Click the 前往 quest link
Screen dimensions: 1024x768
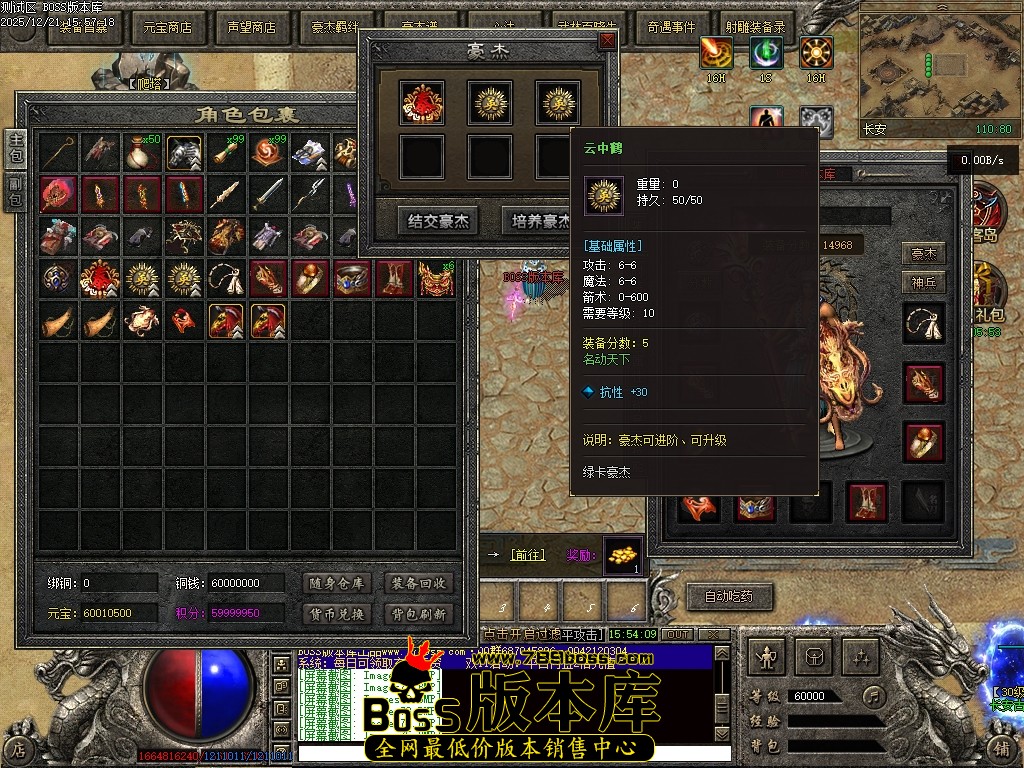point(527,555)
